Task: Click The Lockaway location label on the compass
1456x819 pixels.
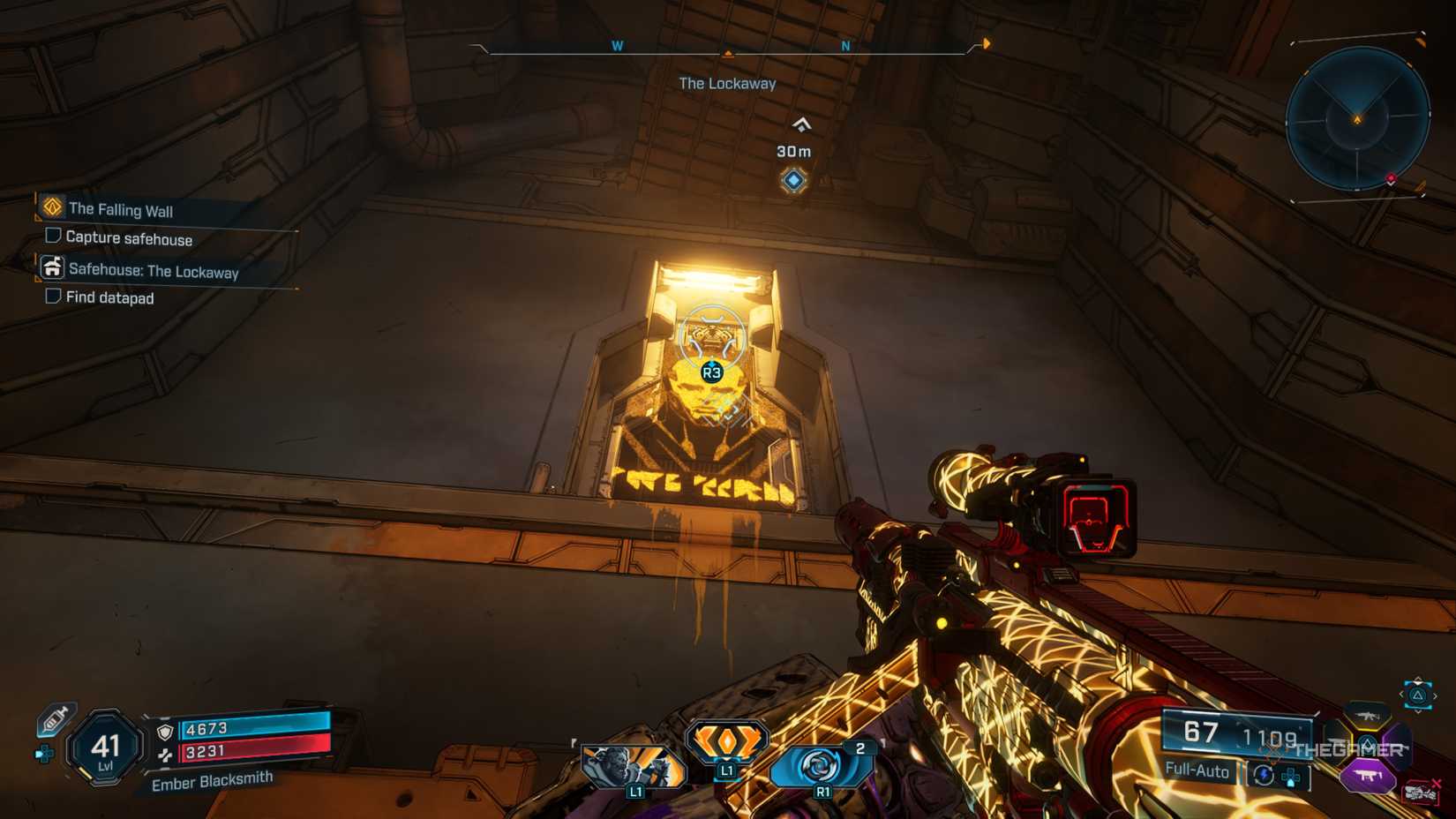Action: tap(728, 84)
